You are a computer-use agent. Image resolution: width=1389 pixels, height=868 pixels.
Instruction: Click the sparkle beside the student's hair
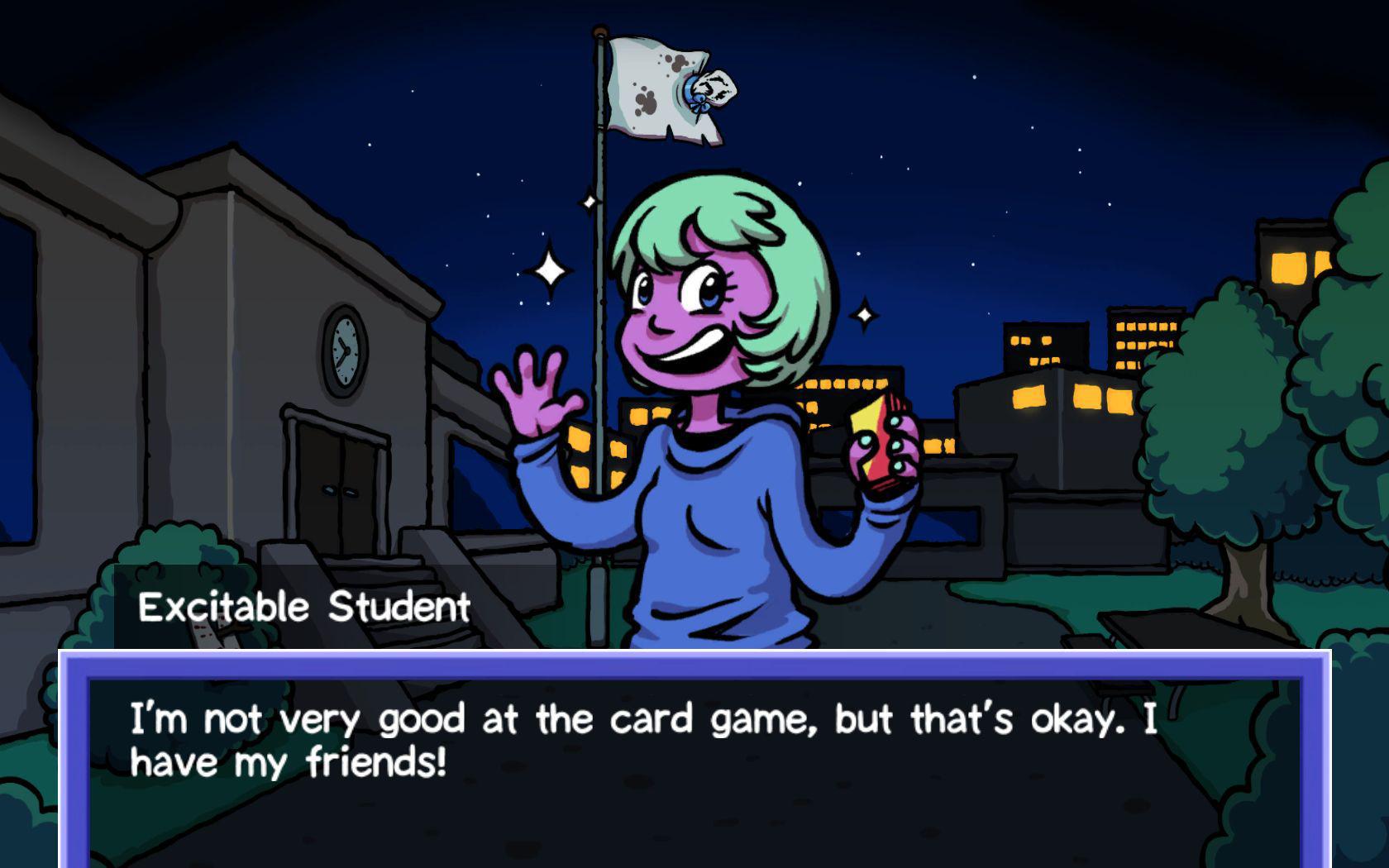click(x=864, y=314)
